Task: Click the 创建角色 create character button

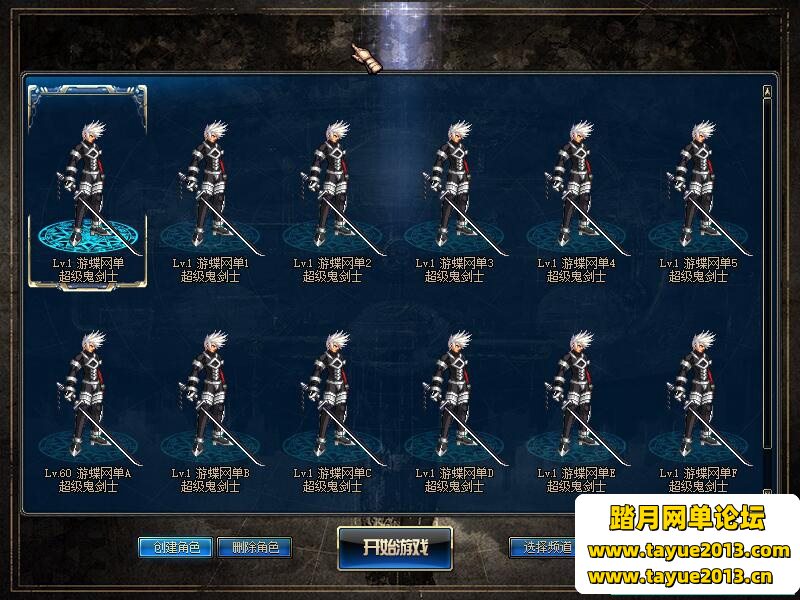Action: point(175,547)
